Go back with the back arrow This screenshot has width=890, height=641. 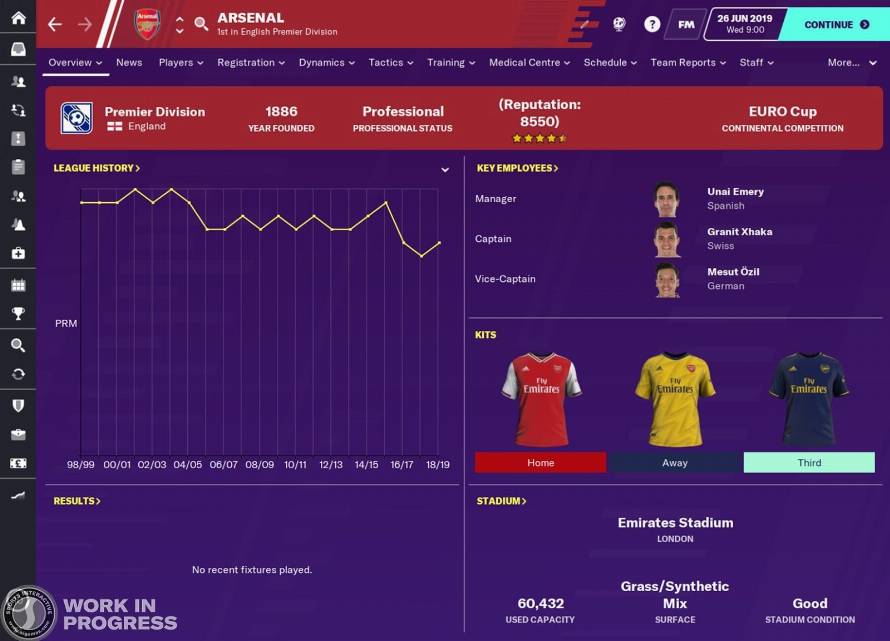(55, 24)
